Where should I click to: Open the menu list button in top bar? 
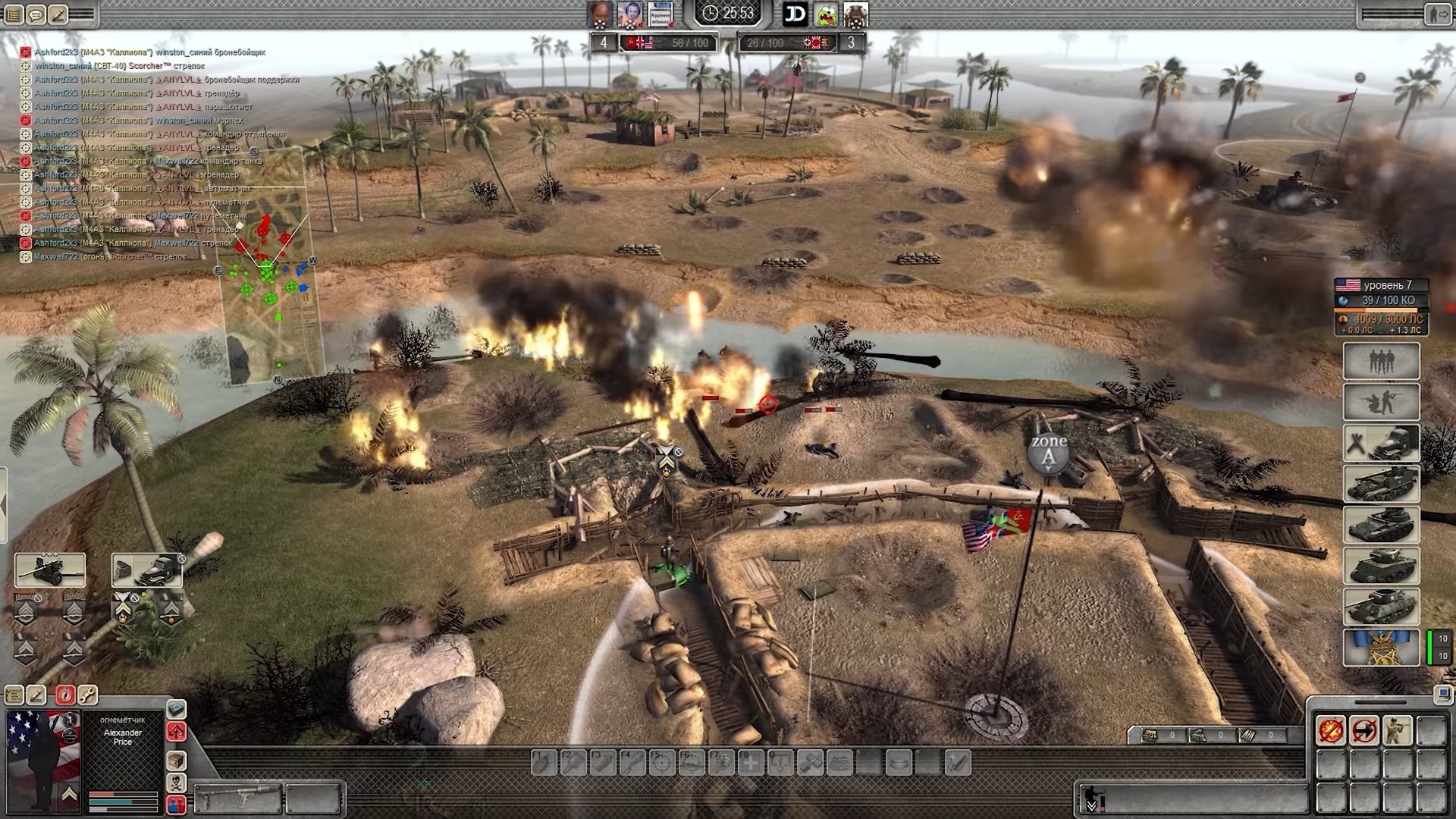[13, 14]
